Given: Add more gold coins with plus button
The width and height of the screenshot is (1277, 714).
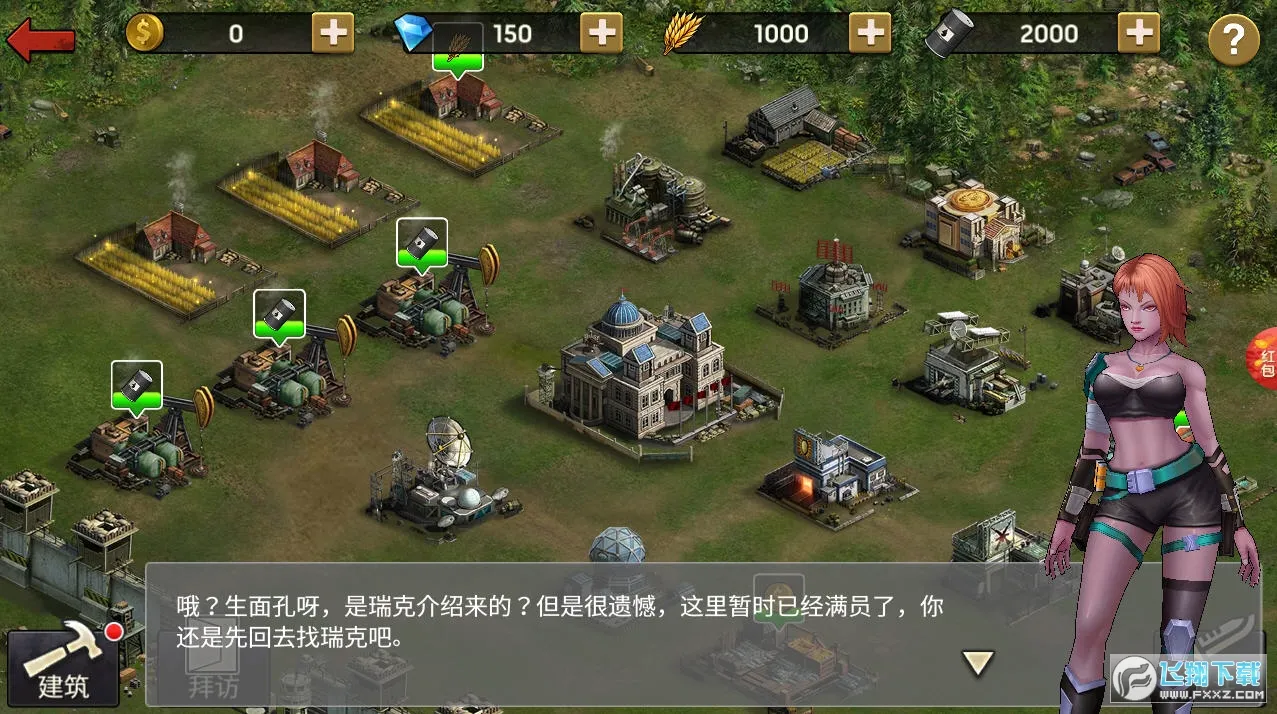Looking at the screenshot, I should pyautogui.click(x=333, y=34).
